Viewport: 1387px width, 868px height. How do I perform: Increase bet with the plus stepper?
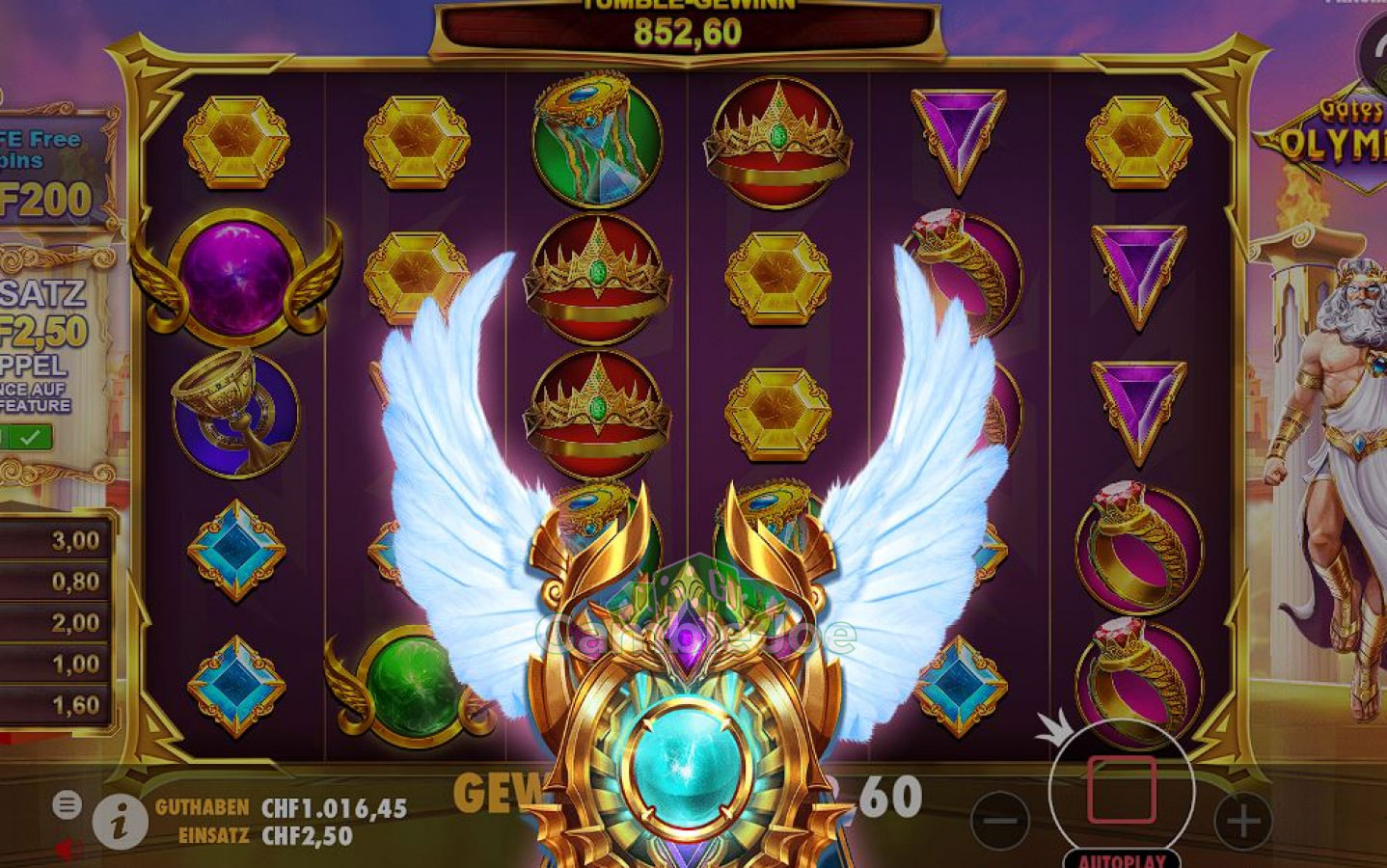pos(1244,822)
